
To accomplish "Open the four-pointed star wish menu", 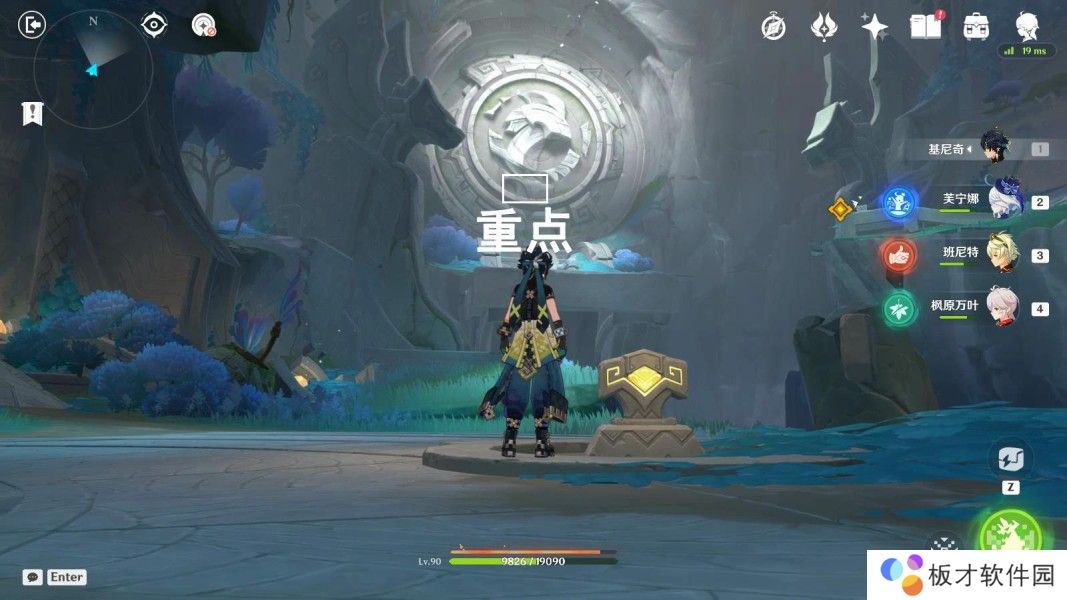I will point(875,27).
